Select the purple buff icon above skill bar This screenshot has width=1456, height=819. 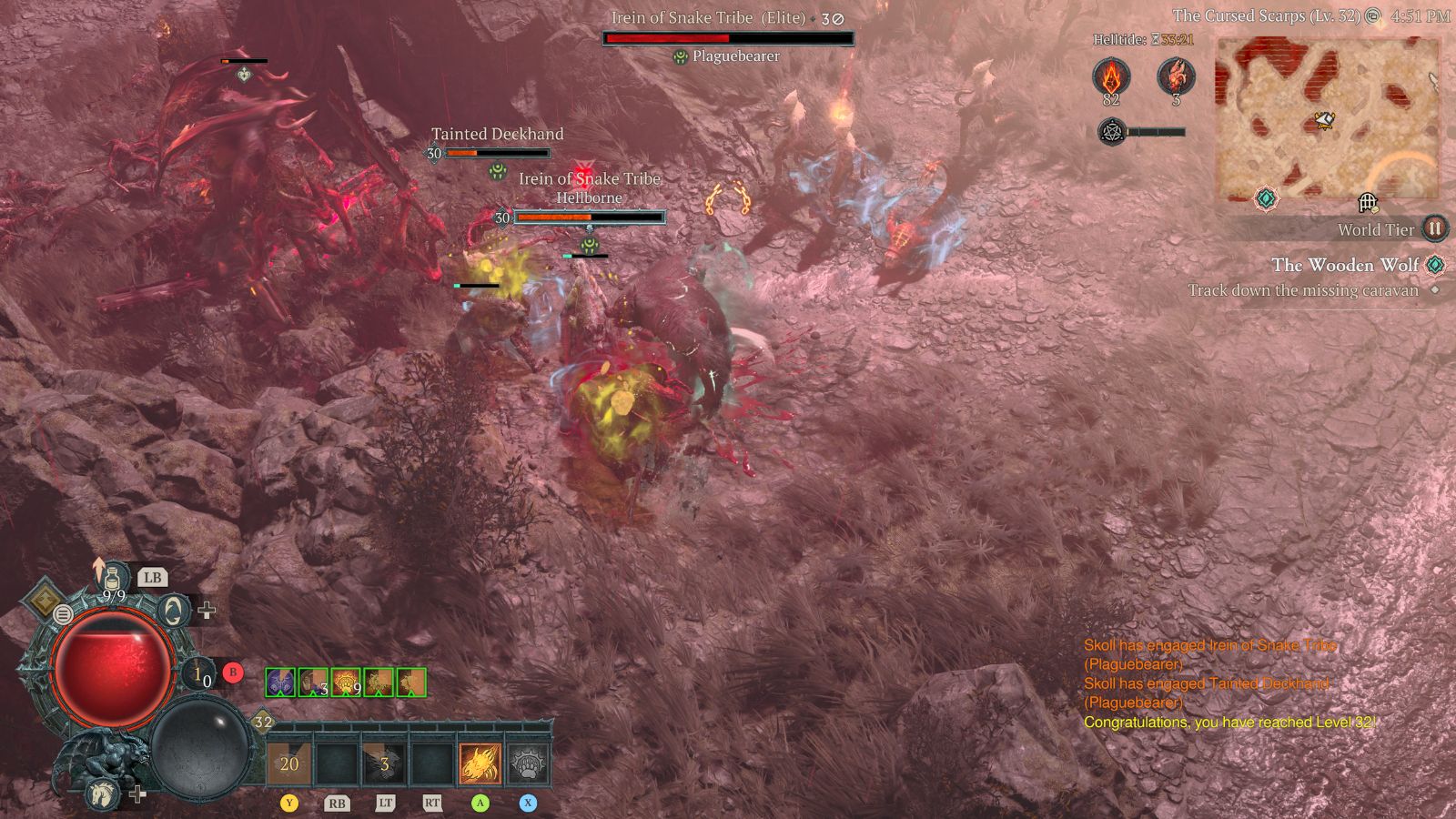pos(280,682)
